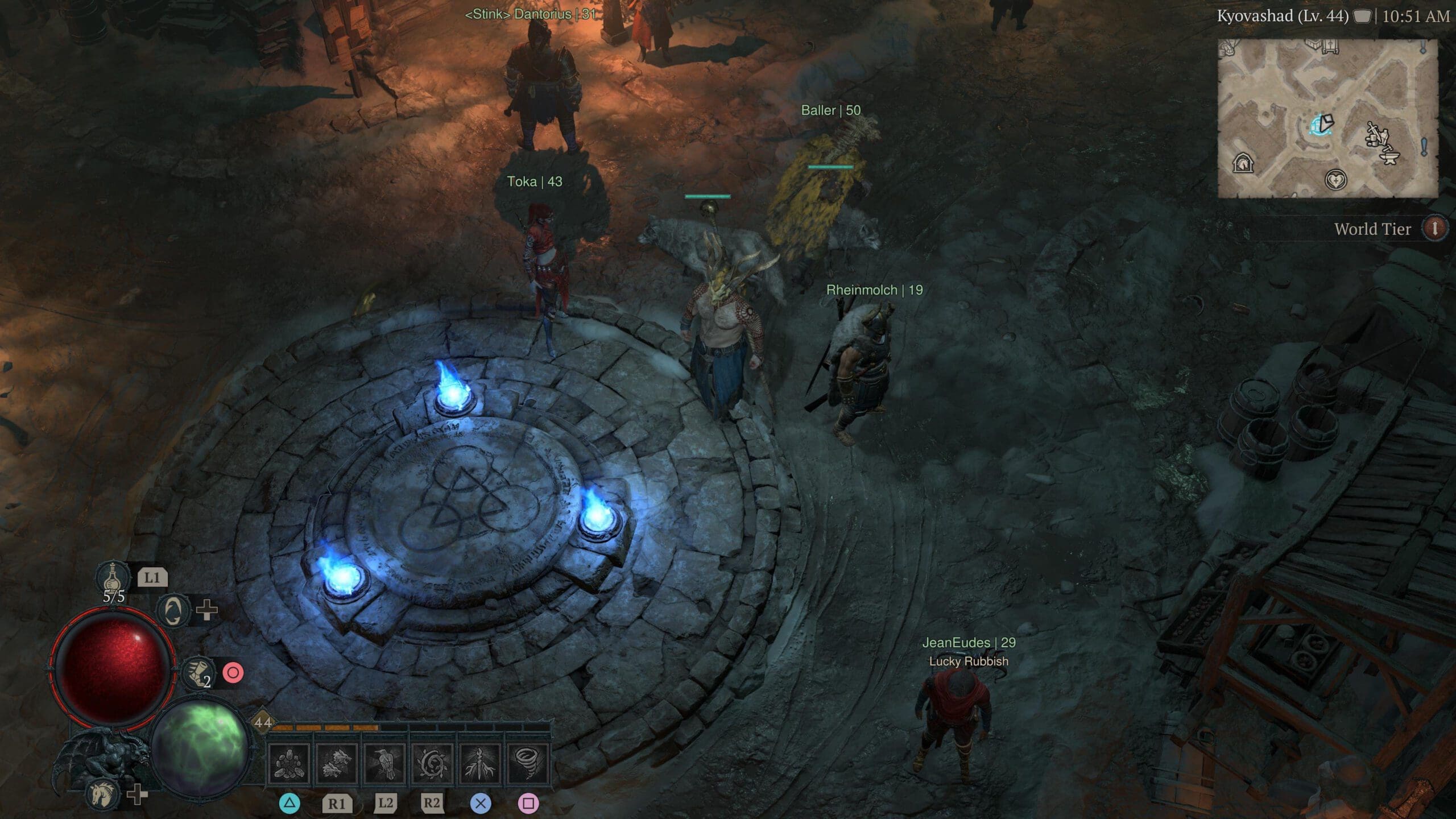This screenshot has height=819, width=1456.
Task: Click the healer heart icon on the minimap
Action: [1336, 181]
